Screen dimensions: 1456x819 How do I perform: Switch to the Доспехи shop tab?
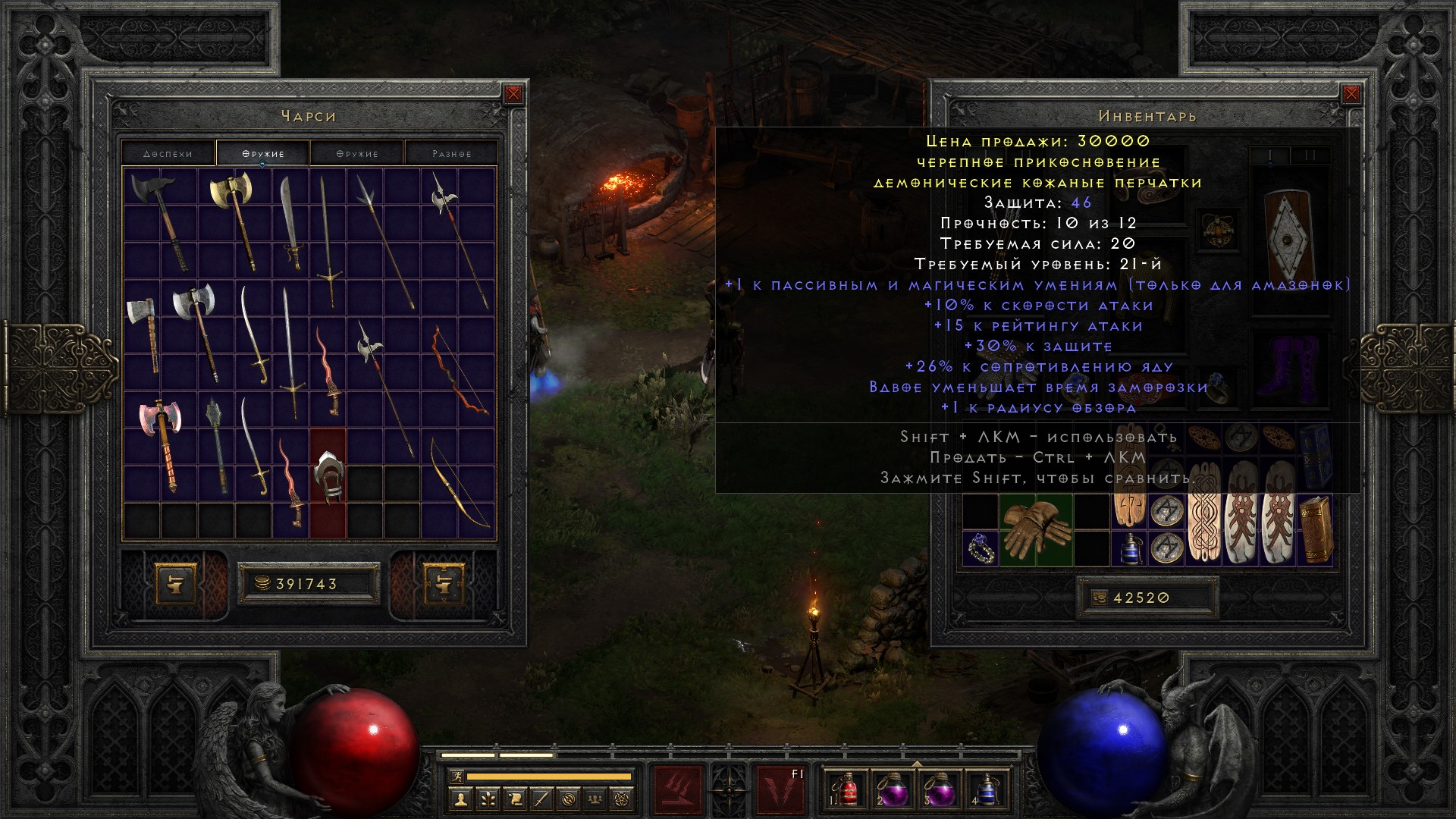(x=168, y=153)
